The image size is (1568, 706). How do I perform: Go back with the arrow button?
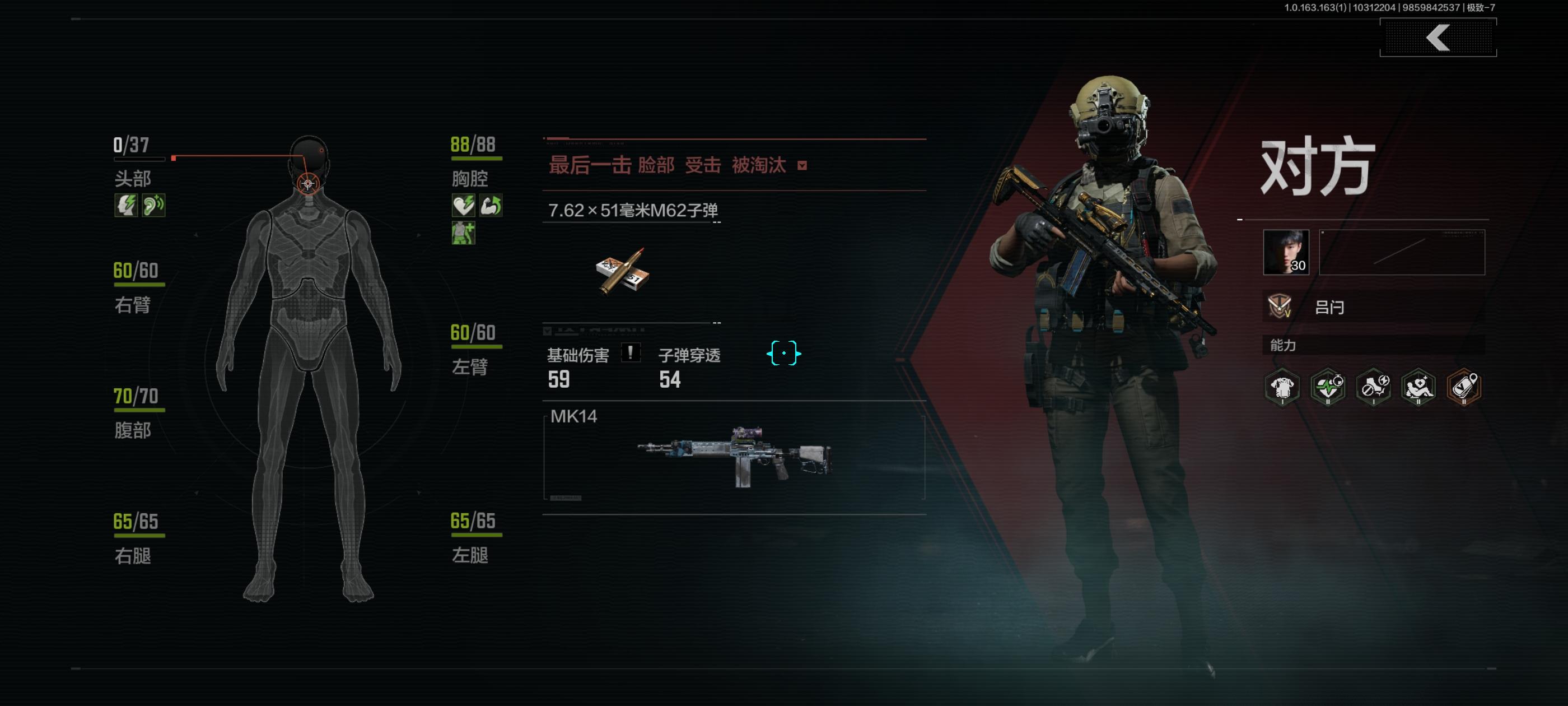click(x=1437, y=38)
